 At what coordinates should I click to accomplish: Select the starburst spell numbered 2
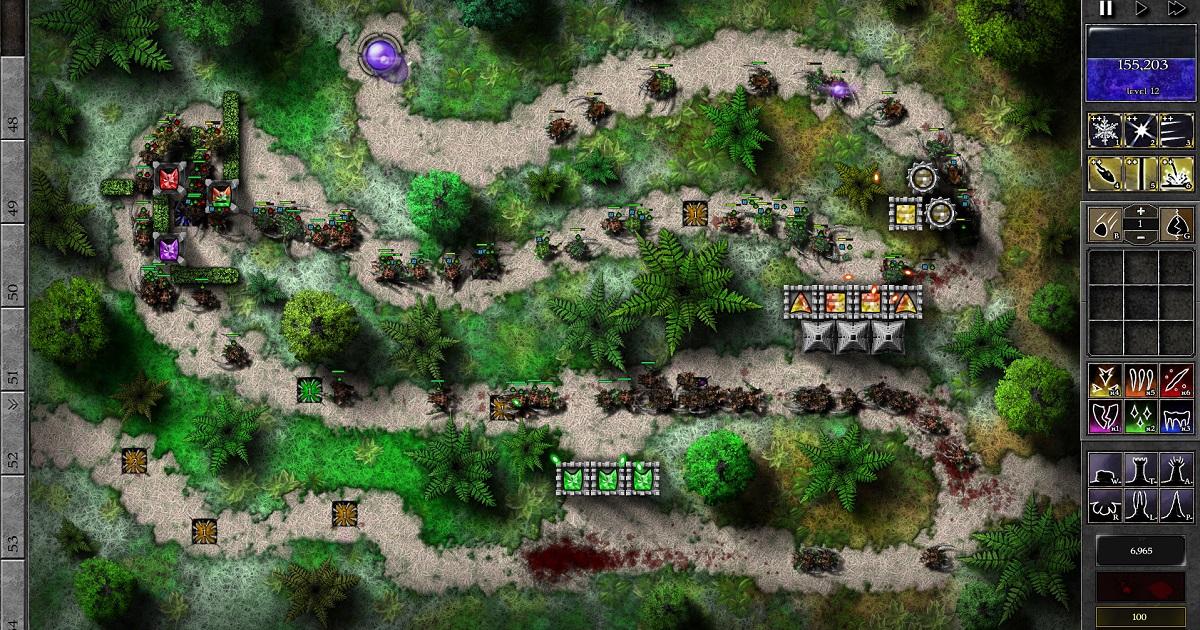pos(1141,131)
